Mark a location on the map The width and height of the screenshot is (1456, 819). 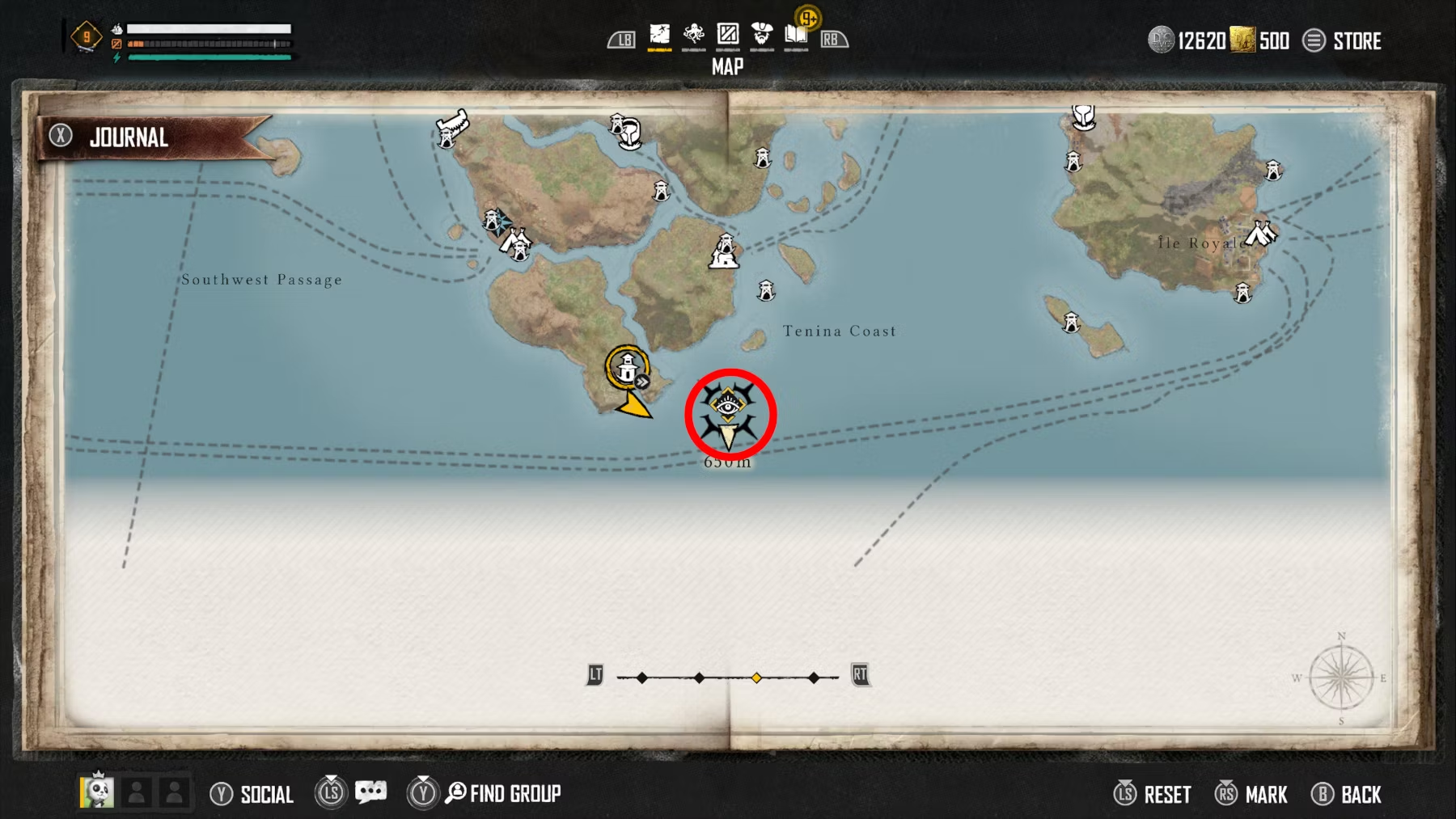[x=1251, y=794]
